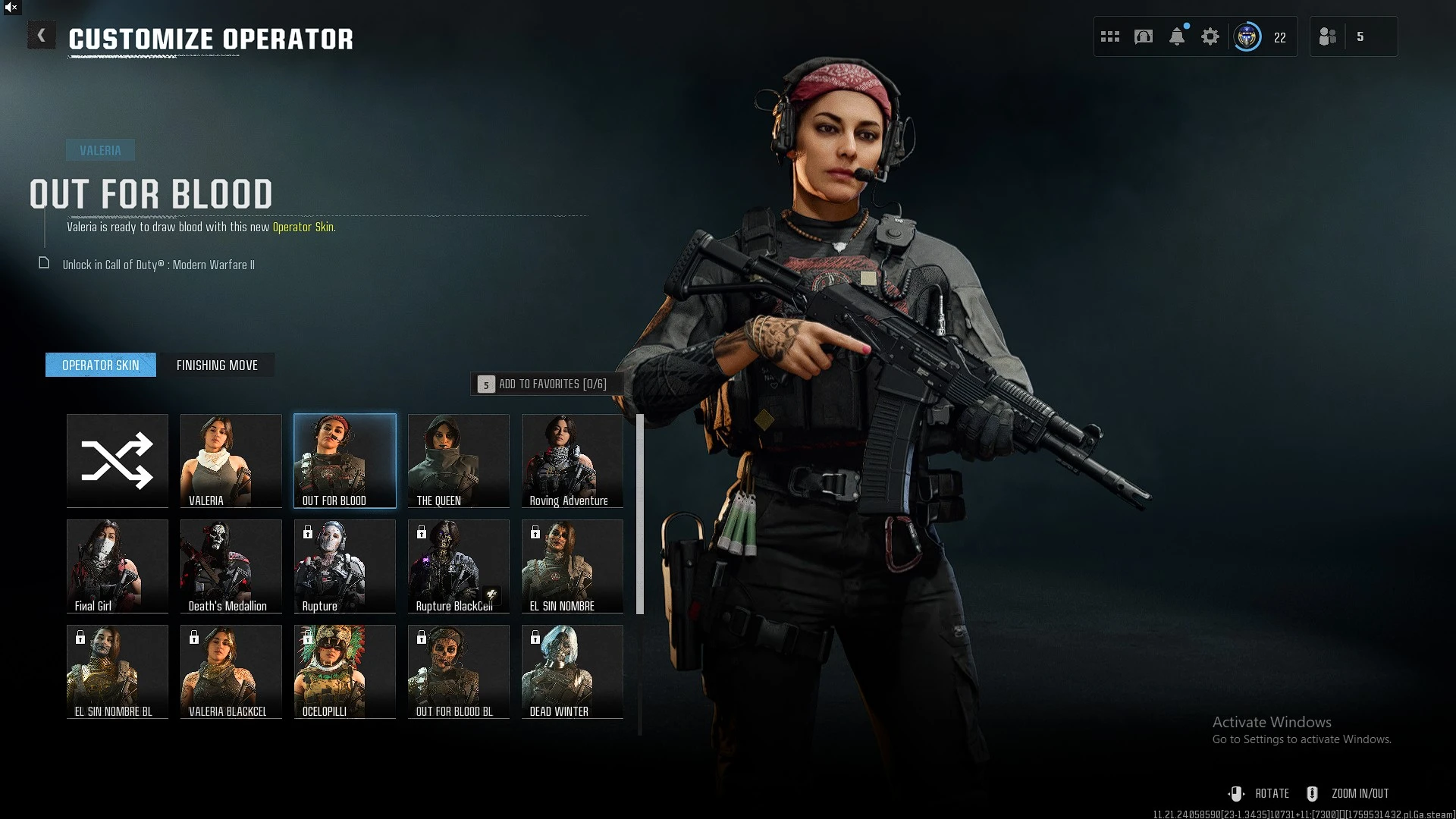Open the notifications bell
1456x819 pixels.
[x=1177, y=36]
